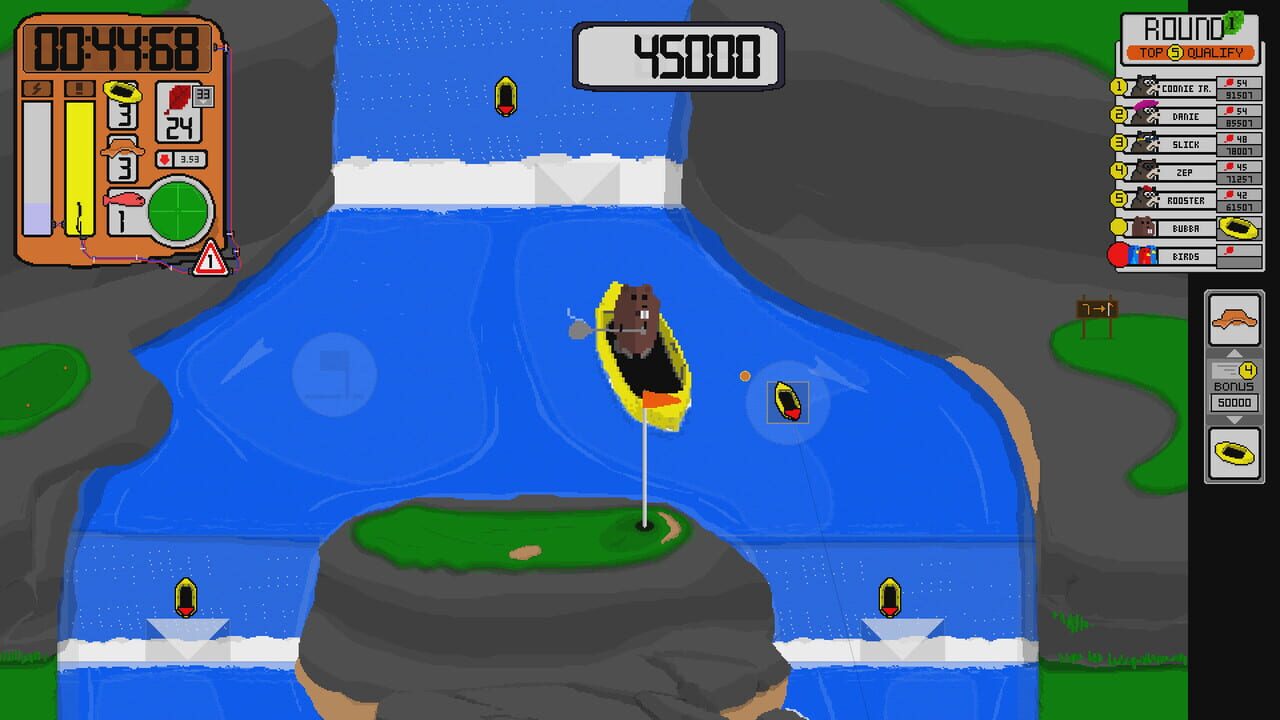1280x720 pixels.
Task: Click the fishing lure icon showing 24
Action: [177, 117]
